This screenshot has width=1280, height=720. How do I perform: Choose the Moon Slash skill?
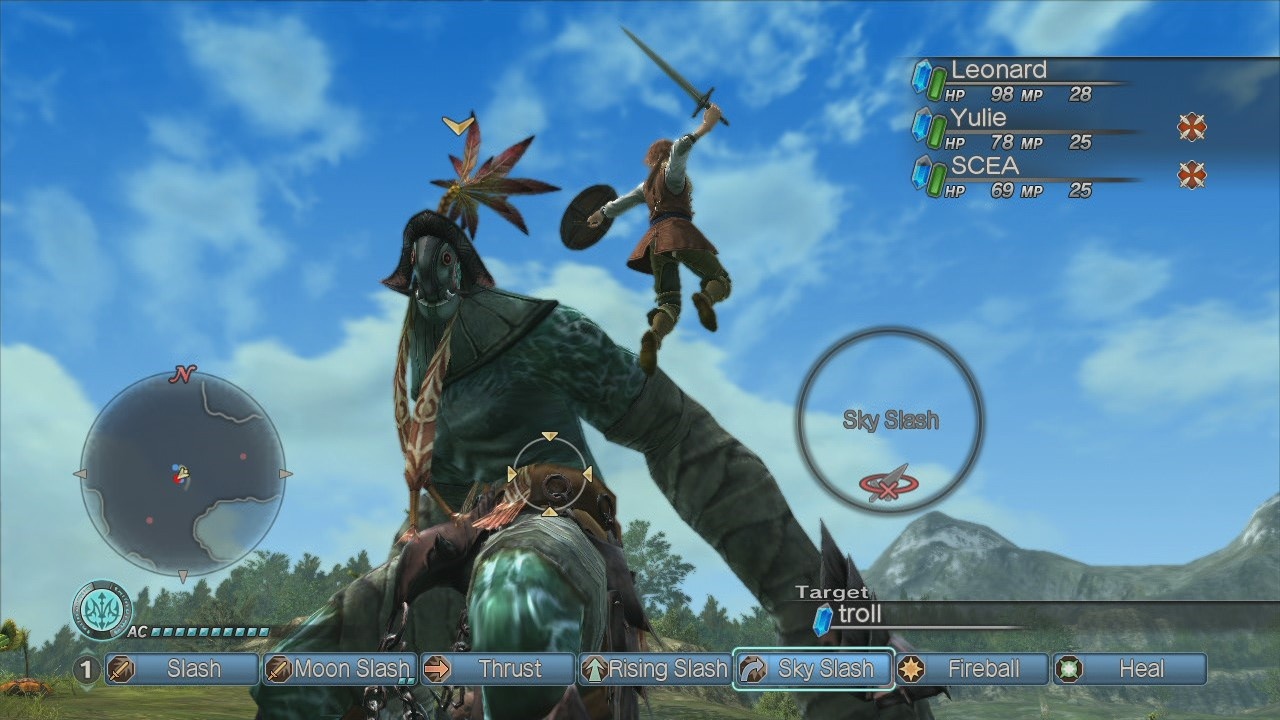click(x=339, y=669)
